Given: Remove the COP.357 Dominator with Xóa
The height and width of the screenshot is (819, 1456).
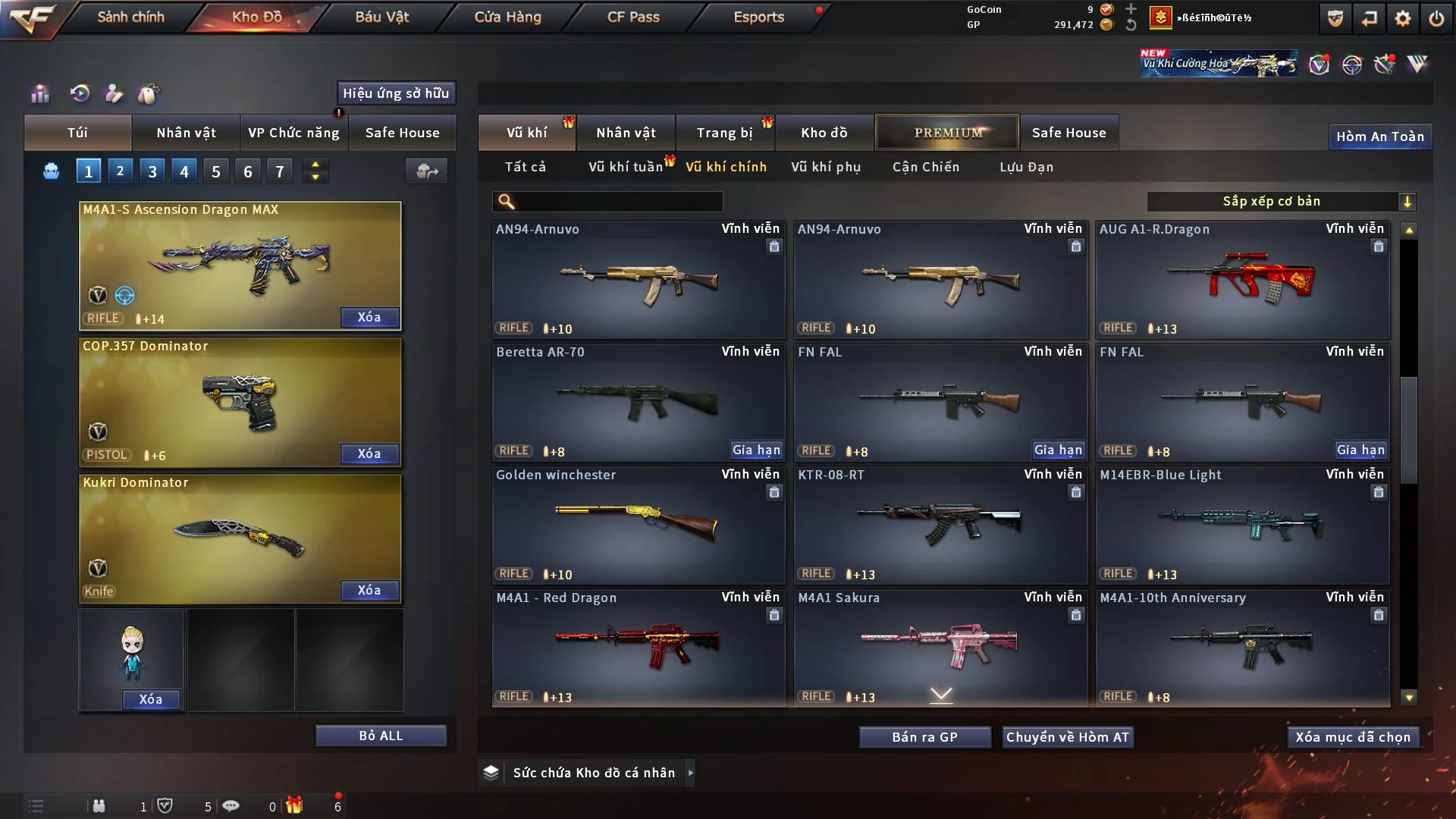Looking at the screenshot, I should tap(369, 453).
